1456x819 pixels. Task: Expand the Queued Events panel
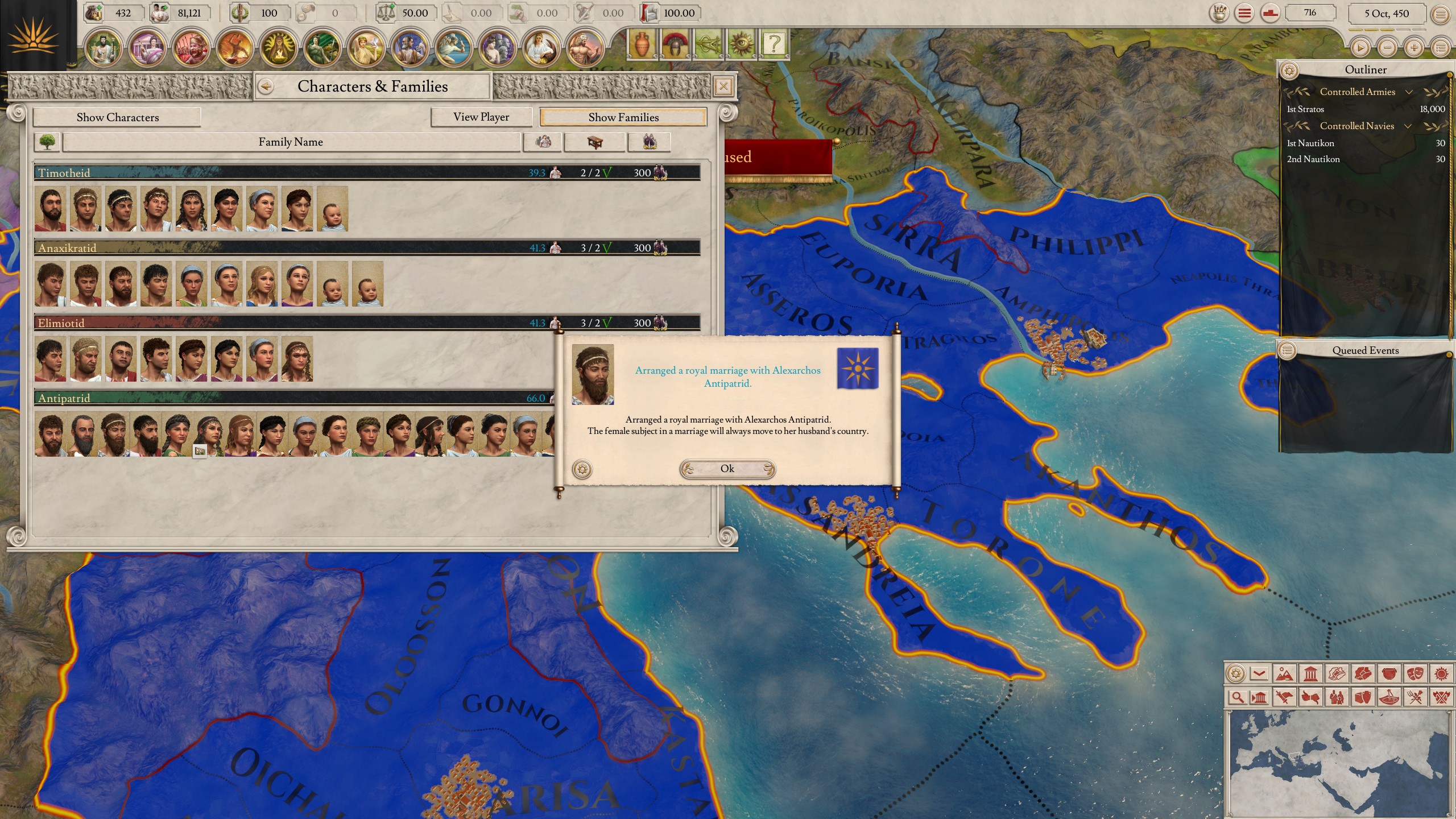pyautogui.click(x=1287, y=350)
